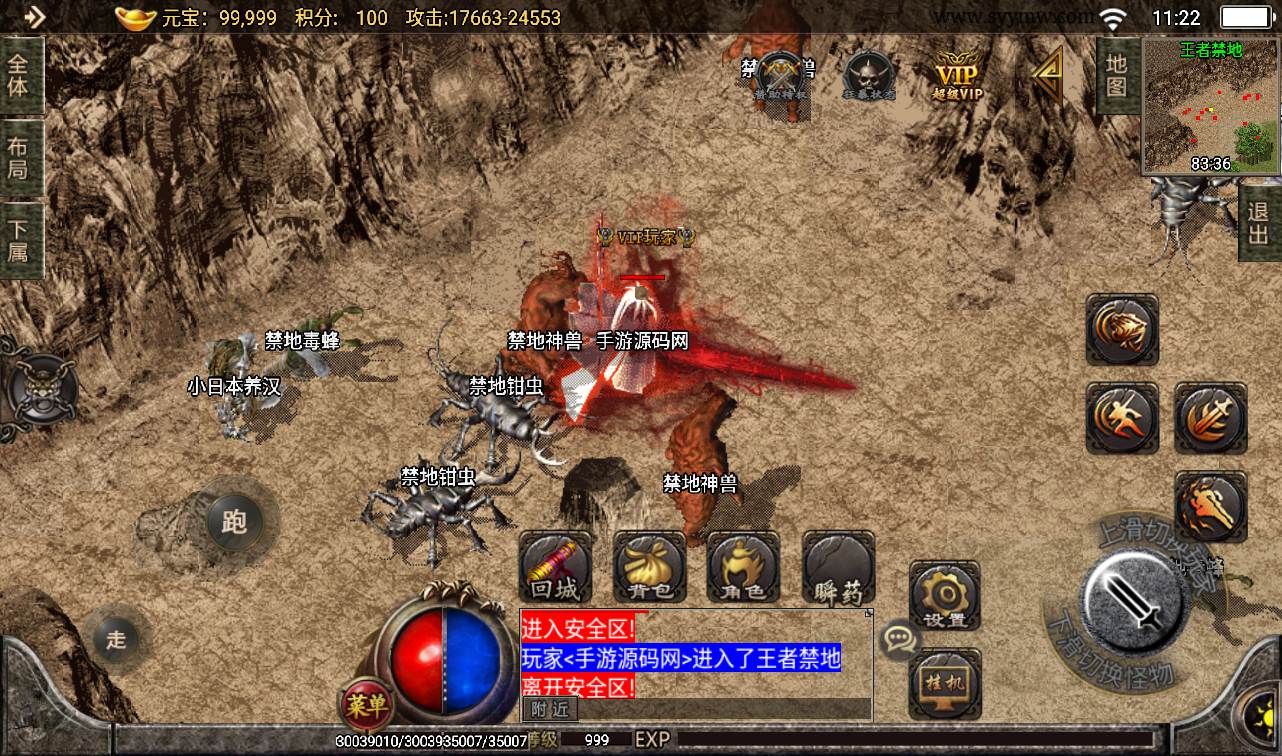Image resolution: width=1282 pixels, height=756 pixels.
Task: Open the 背包 inventory bag
Action: click(x=649, y=568)
